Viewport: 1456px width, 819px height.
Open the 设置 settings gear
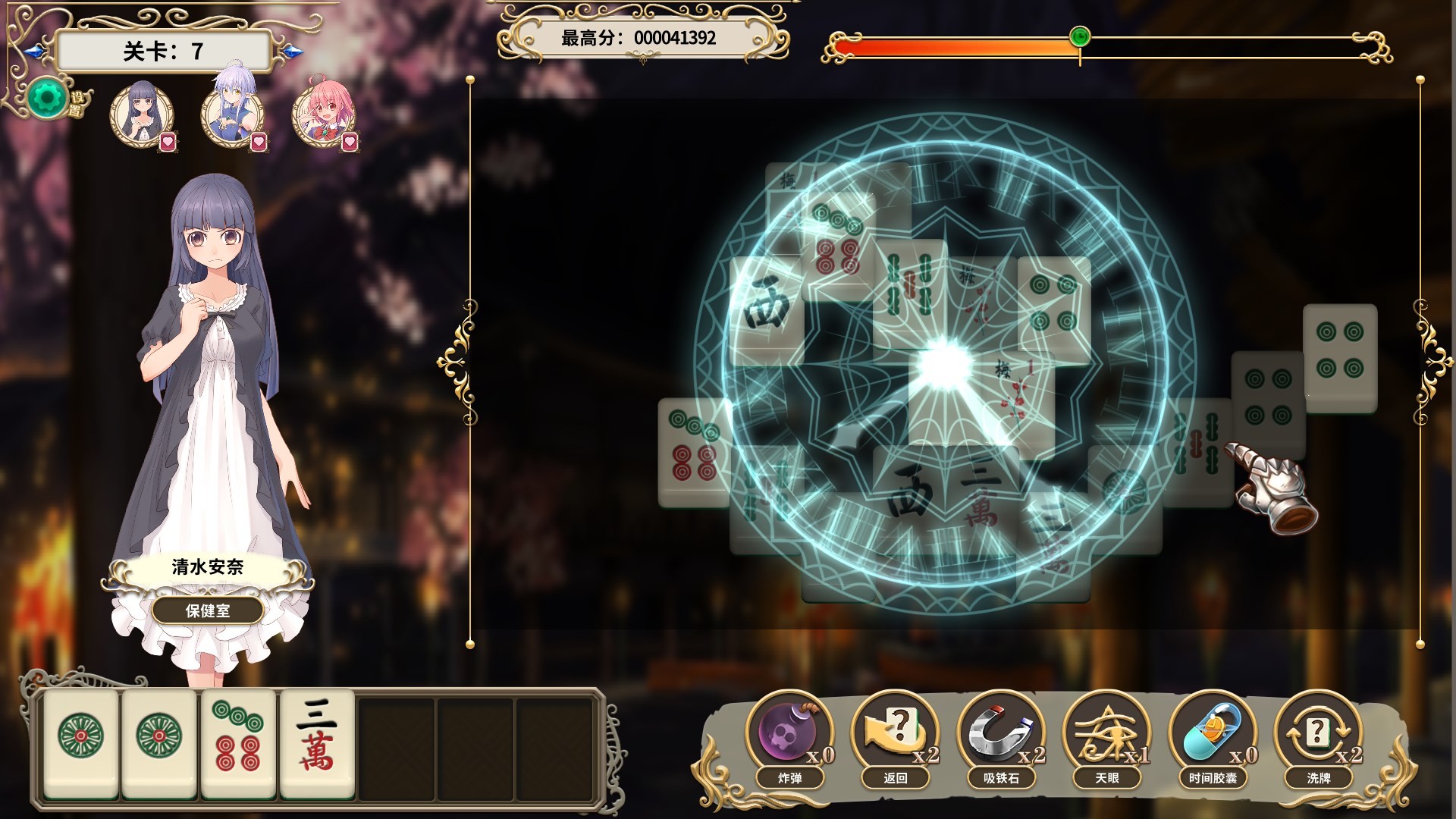click(49, 99)
